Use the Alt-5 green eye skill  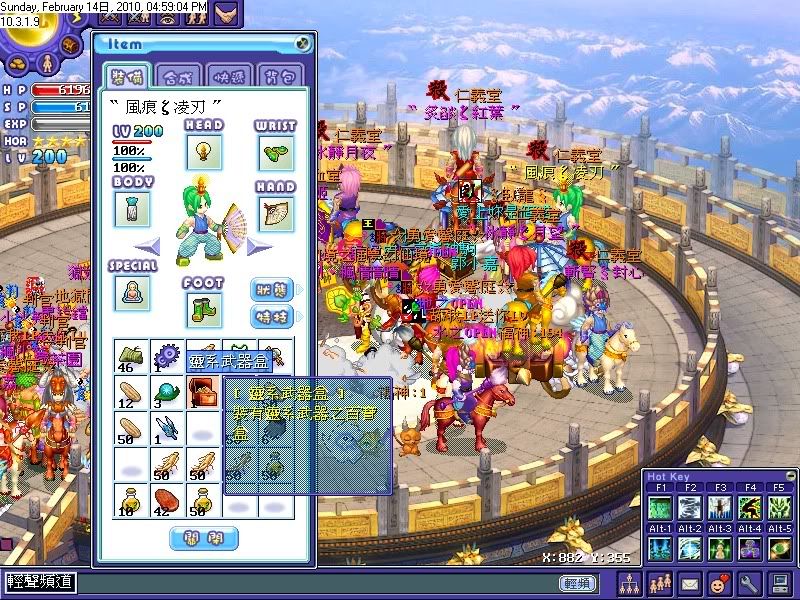(781, 548)
